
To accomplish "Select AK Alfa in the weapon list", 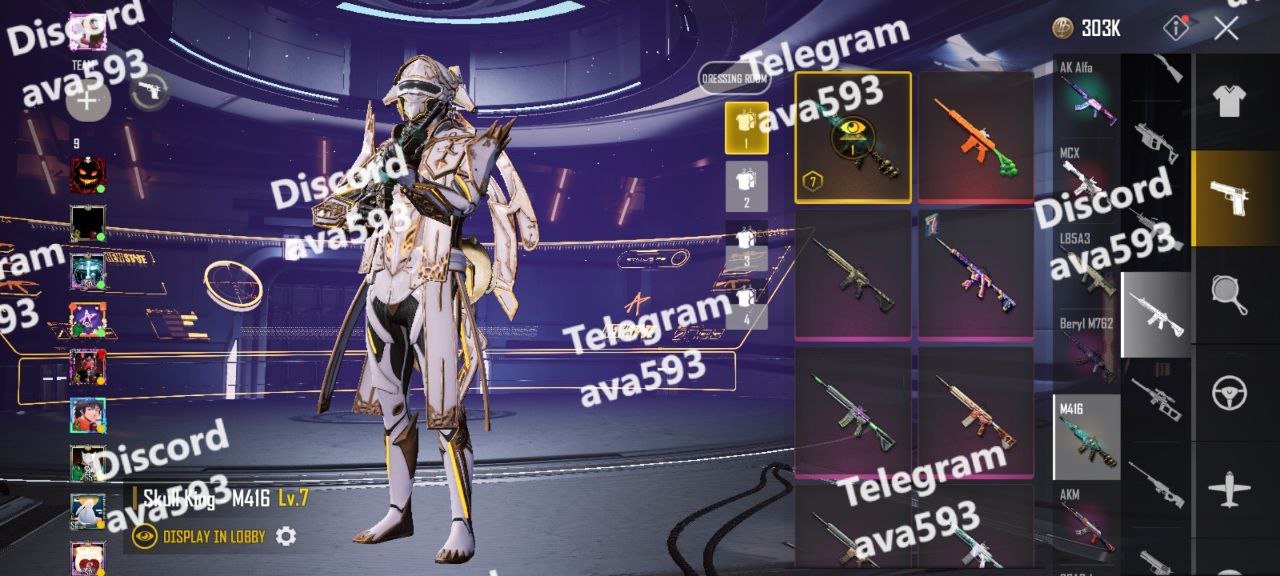I will (x=1087, y=92).
